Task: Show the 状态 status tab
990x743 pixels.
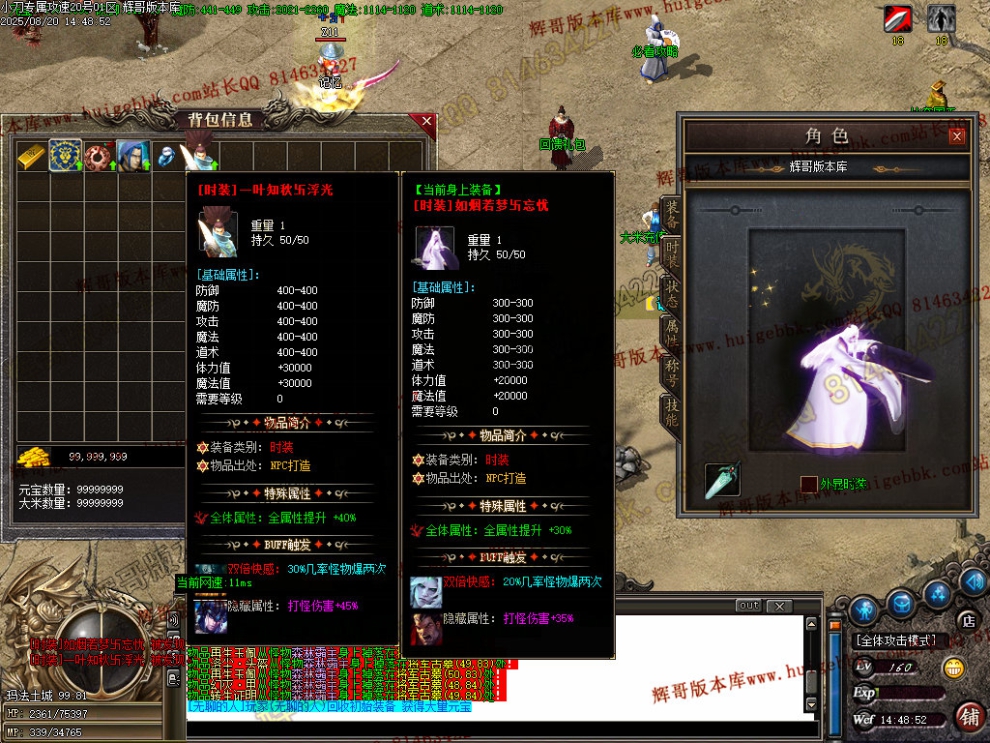Action: coord(671,293)
